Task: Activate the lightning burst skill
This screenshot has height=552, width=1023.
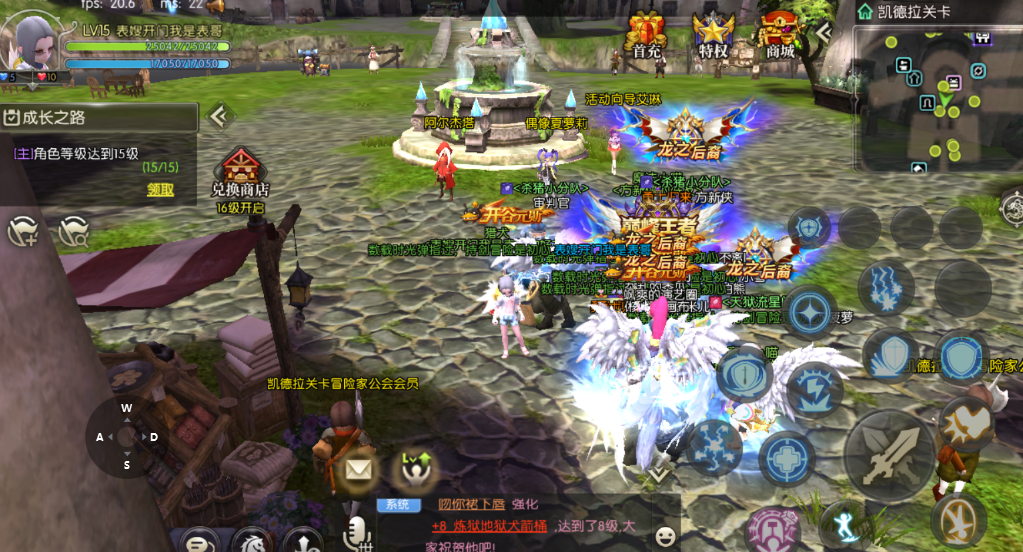Action: (x=815, y=389)
